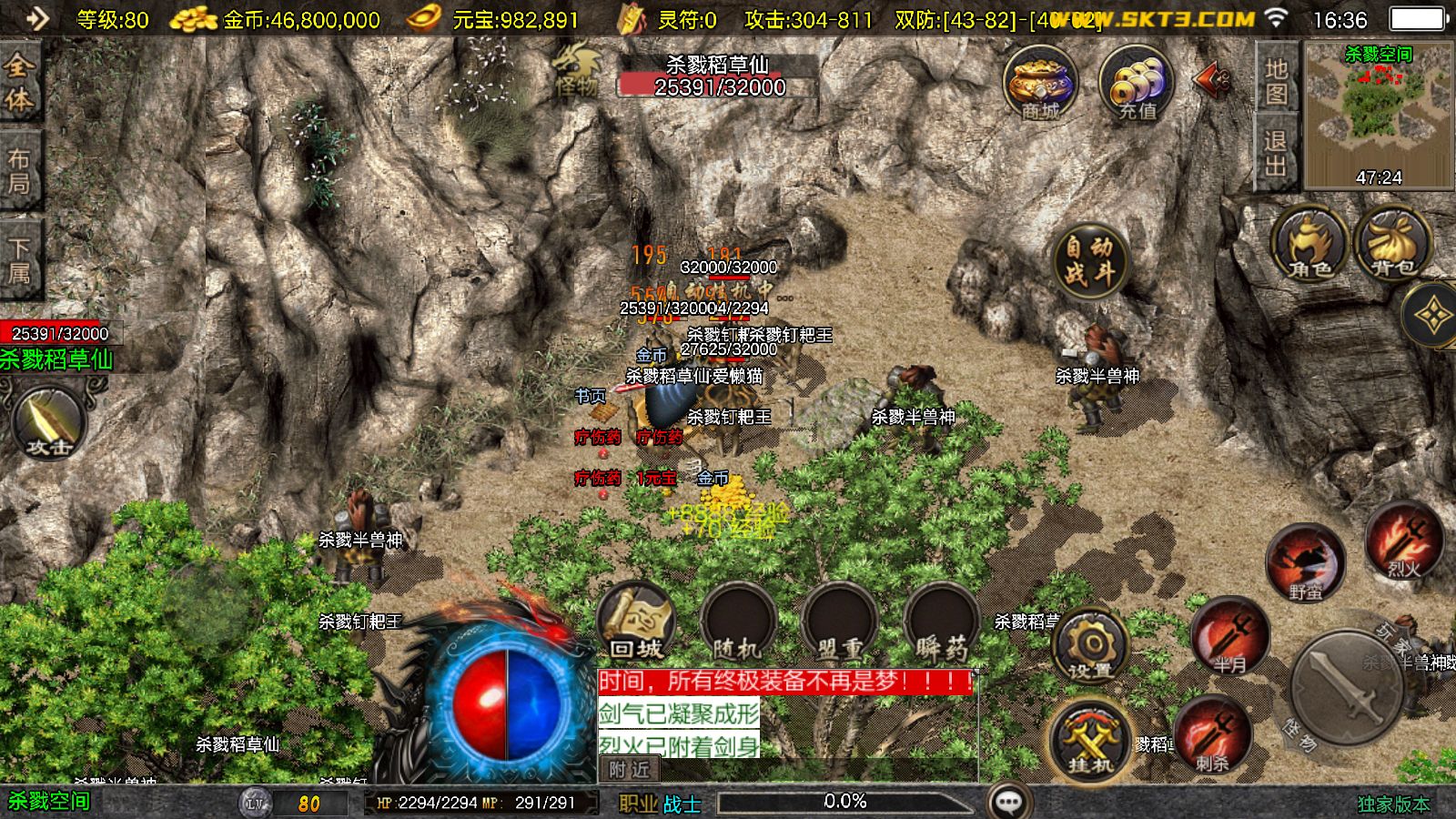
Task: Use the 半月 skill
Action: [x=1230, y=635]
